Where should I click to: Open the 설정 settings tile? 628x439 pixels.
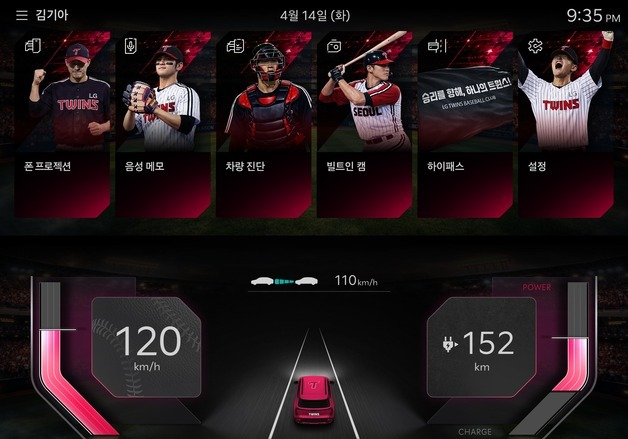click(564, 125)
